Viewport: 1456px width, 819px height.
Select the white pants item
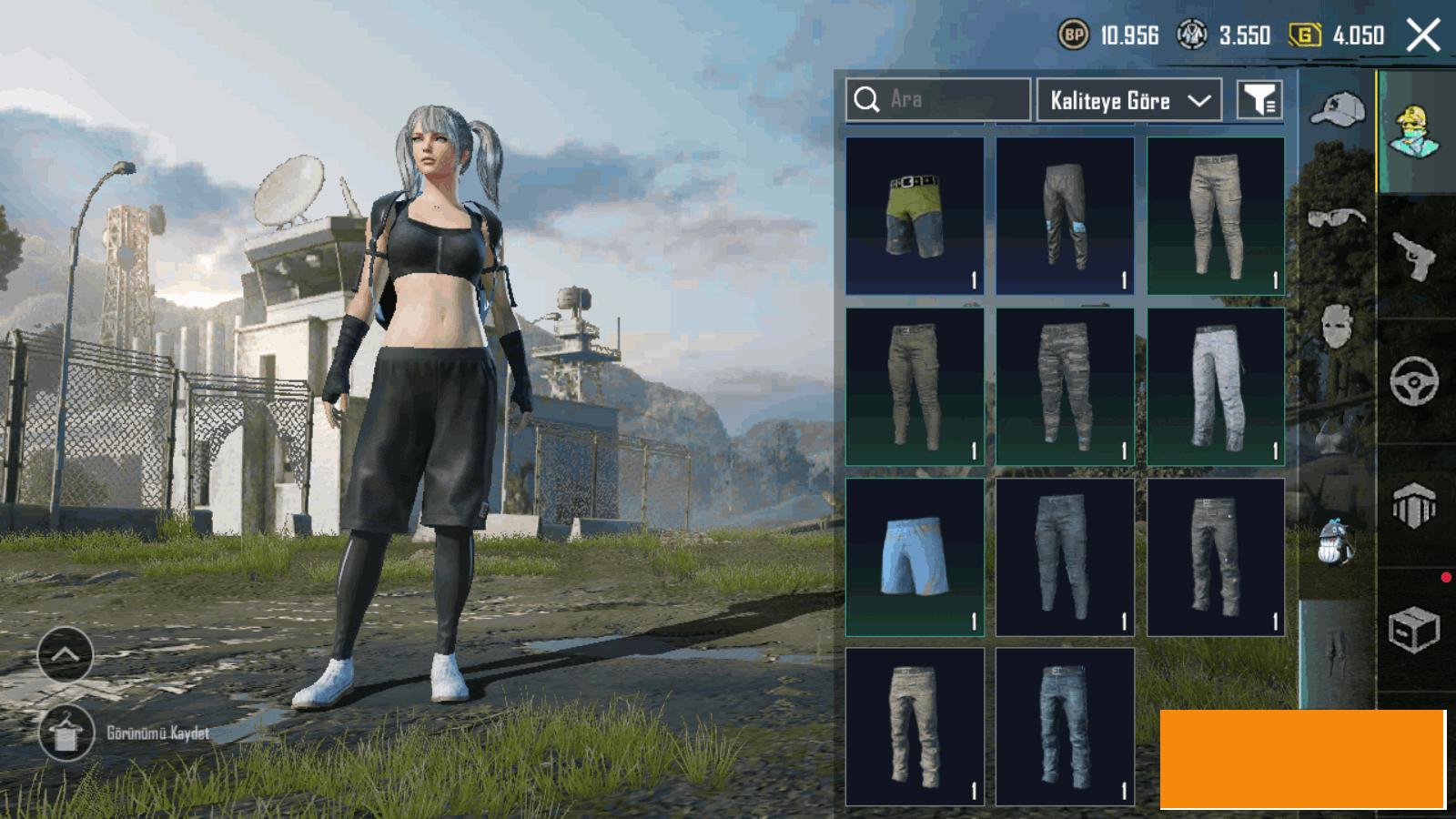pyautogui.click(x=1216, y=387)
